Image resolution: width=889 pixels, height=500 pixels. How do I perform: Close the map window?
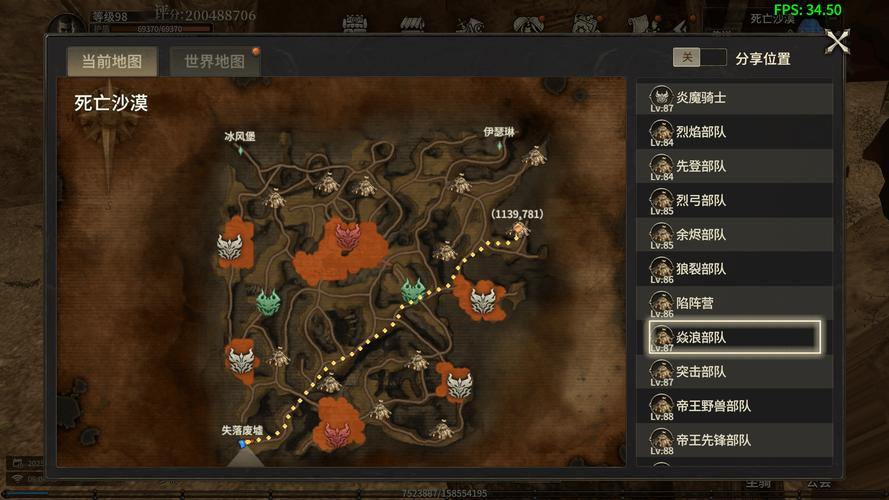(837, 41)
